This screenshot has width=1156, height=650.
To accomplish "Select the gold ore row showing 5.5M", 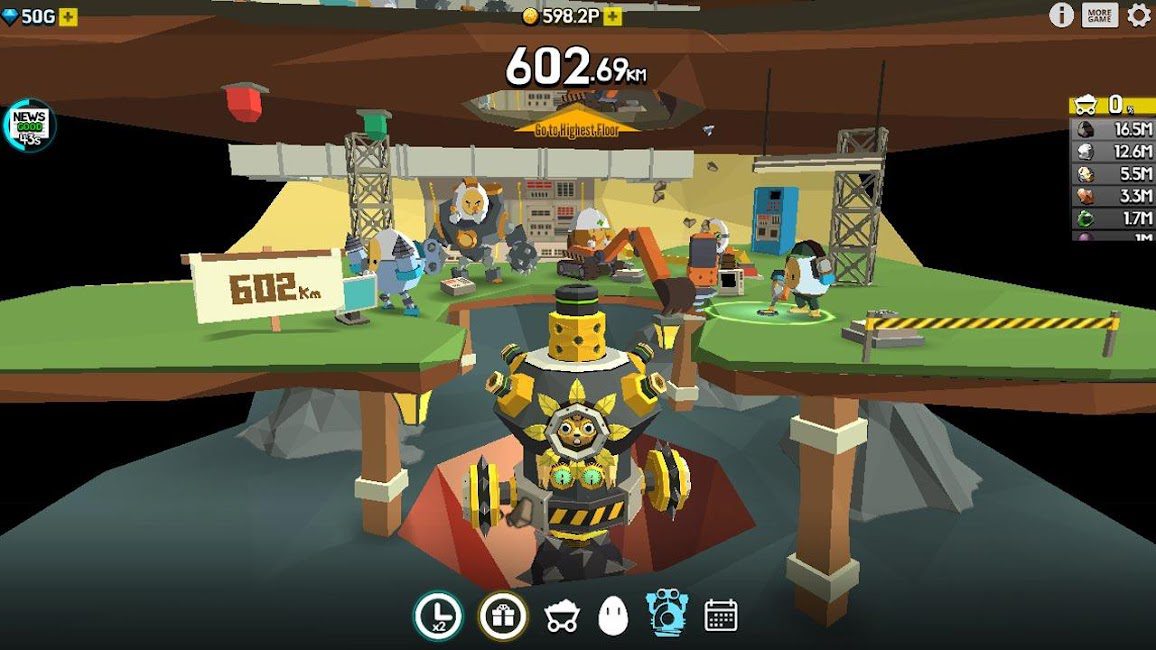I will (1112, 174).
